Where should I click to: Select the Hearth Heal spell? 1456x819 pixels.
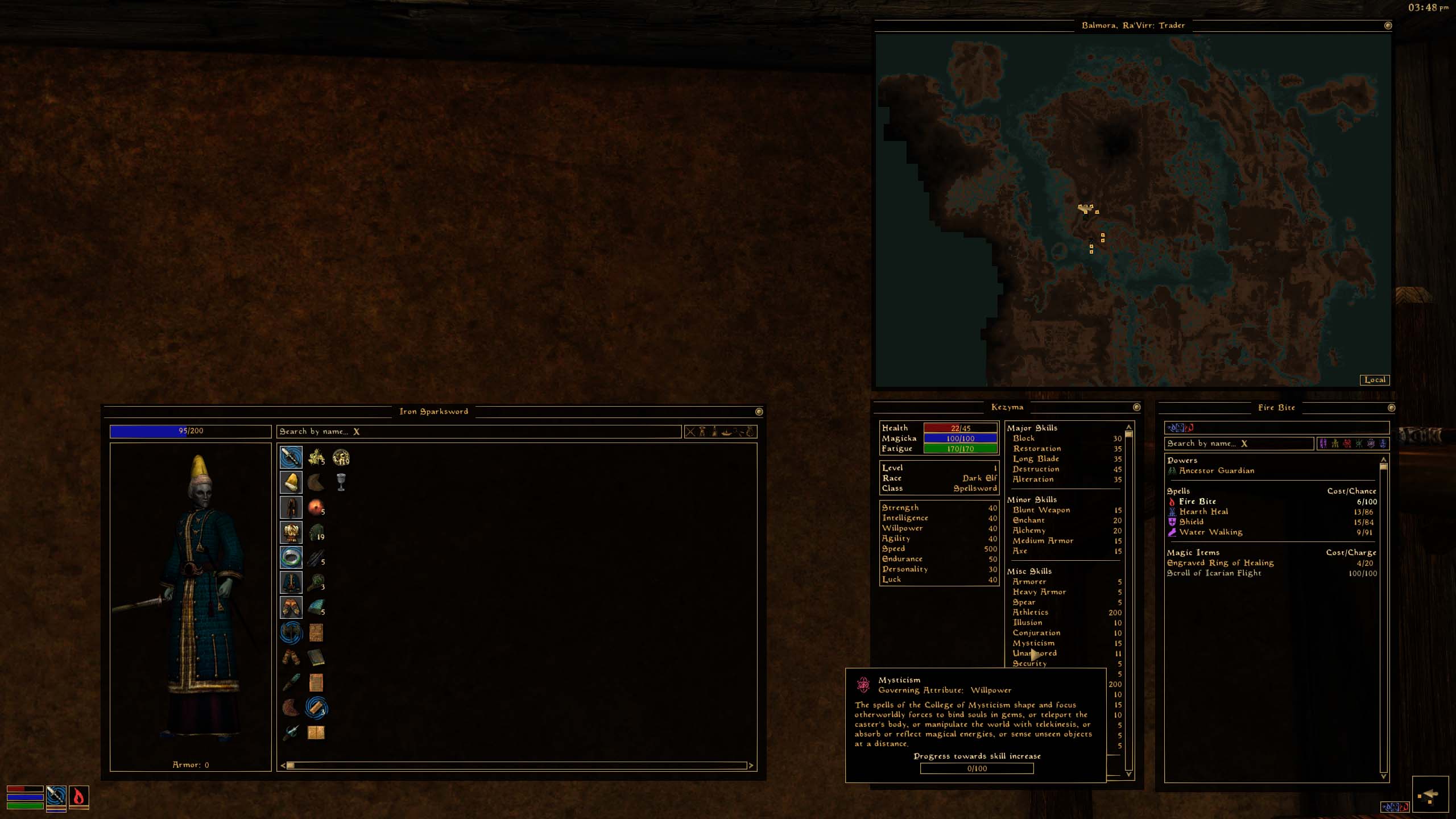[1203, 512]
